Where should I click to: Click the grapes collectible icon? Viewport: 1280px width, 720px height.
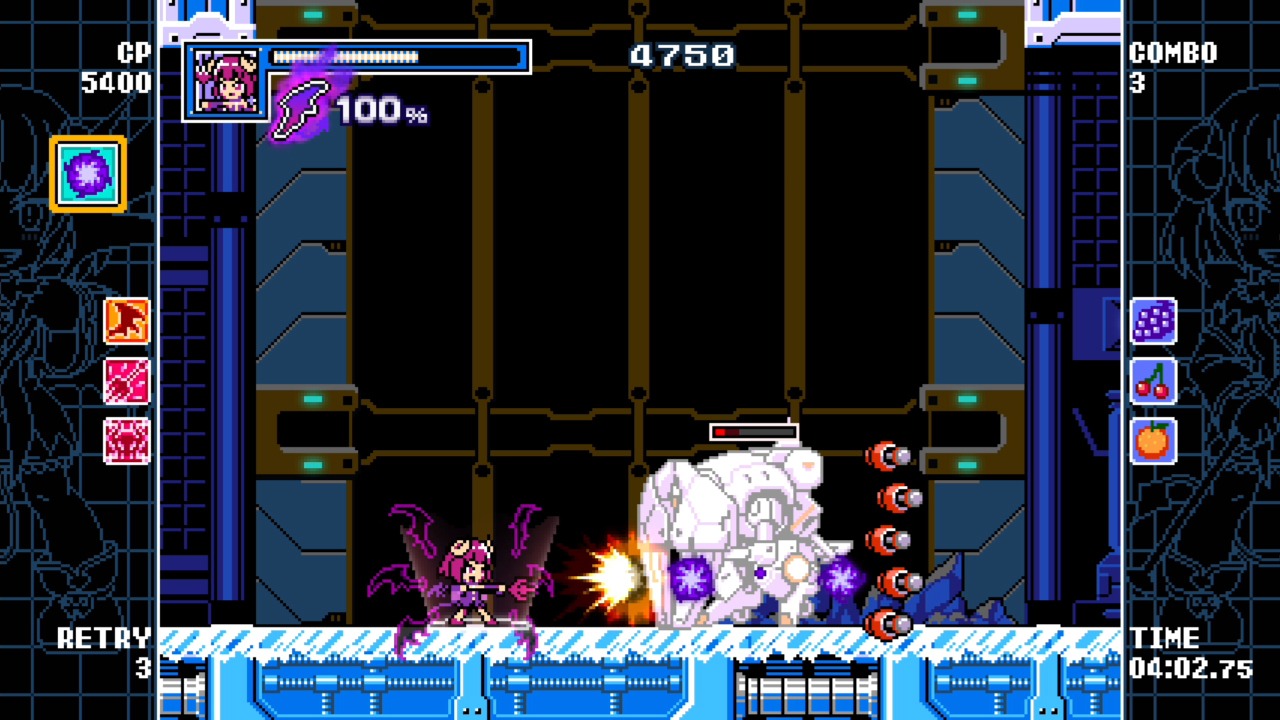(x=1153, y=322)
